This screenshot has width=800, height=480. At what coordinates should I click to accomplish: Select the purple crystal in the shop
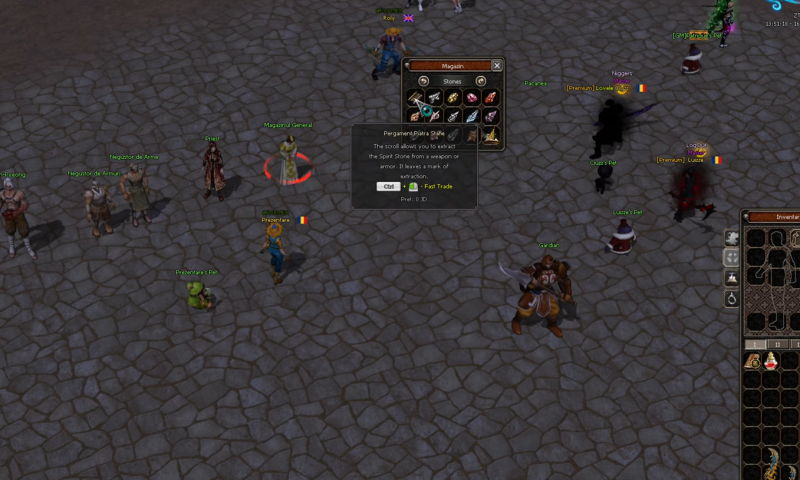[490, 116]
